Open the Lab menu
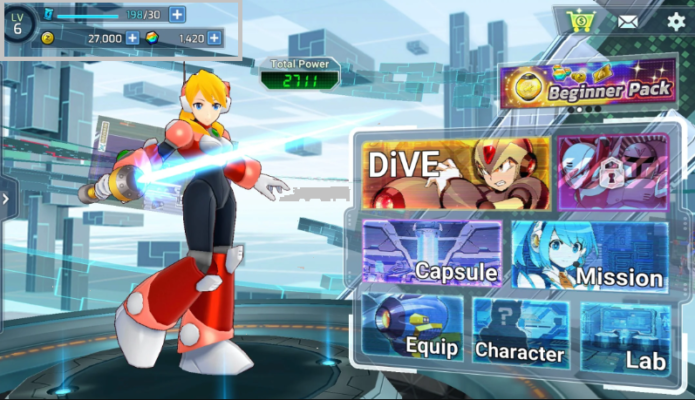 click(626, 332)
